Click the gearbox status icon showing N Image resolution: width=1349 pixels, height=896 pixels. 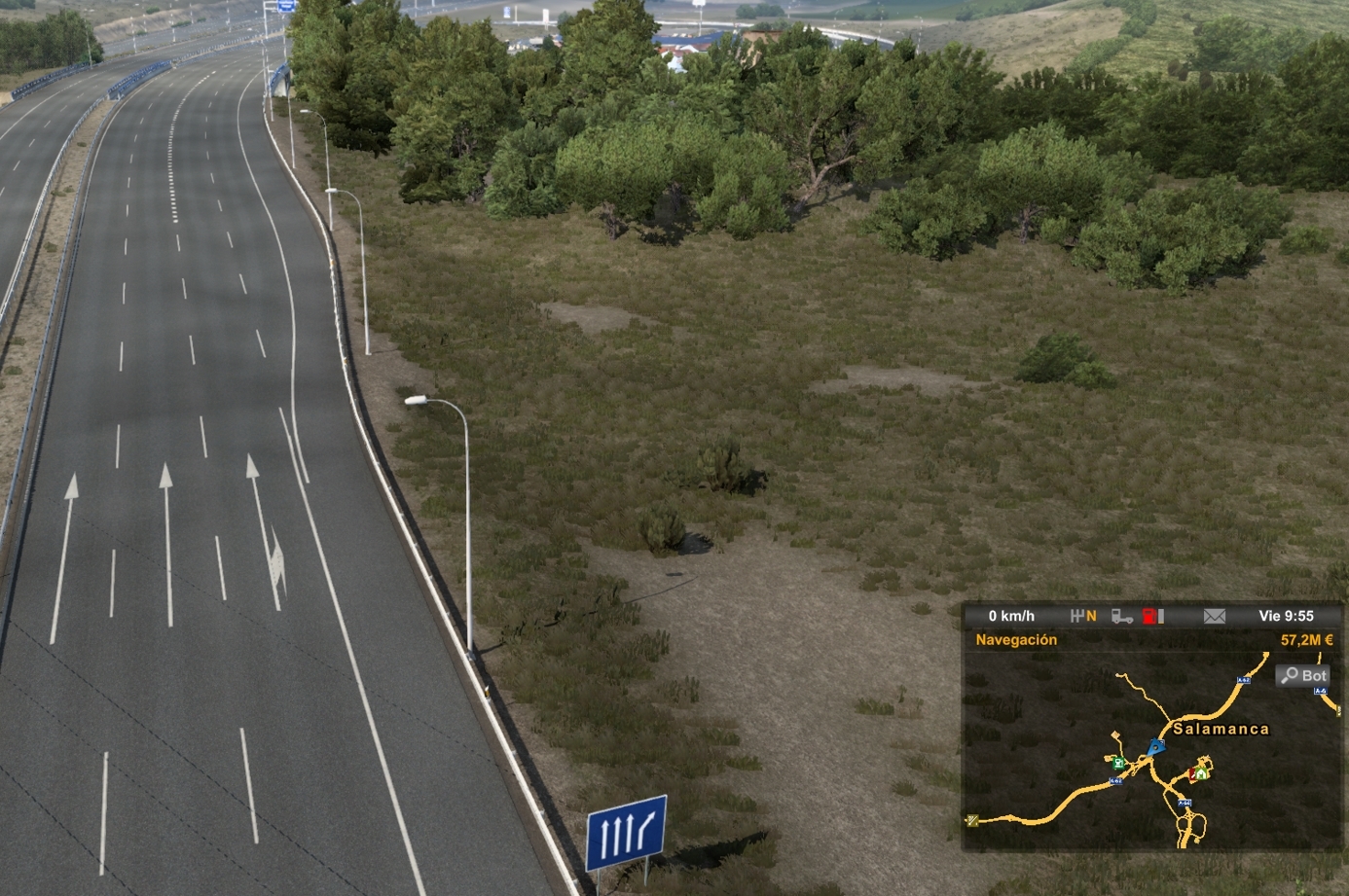tap(1083, 616)
